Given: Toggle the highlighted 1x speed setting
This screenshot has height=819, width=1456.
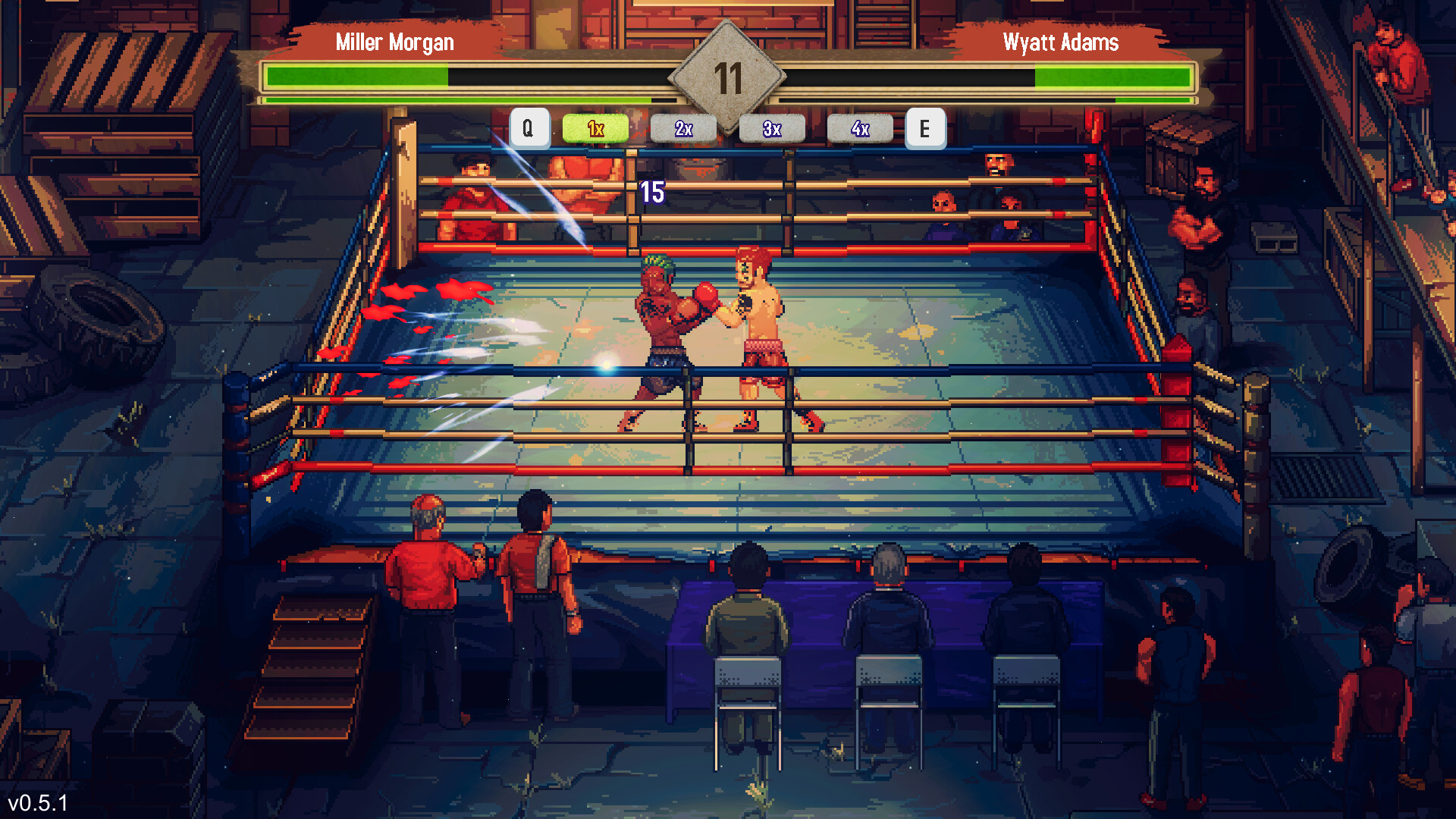Looking at the screenshot, I should click(595, 129).
